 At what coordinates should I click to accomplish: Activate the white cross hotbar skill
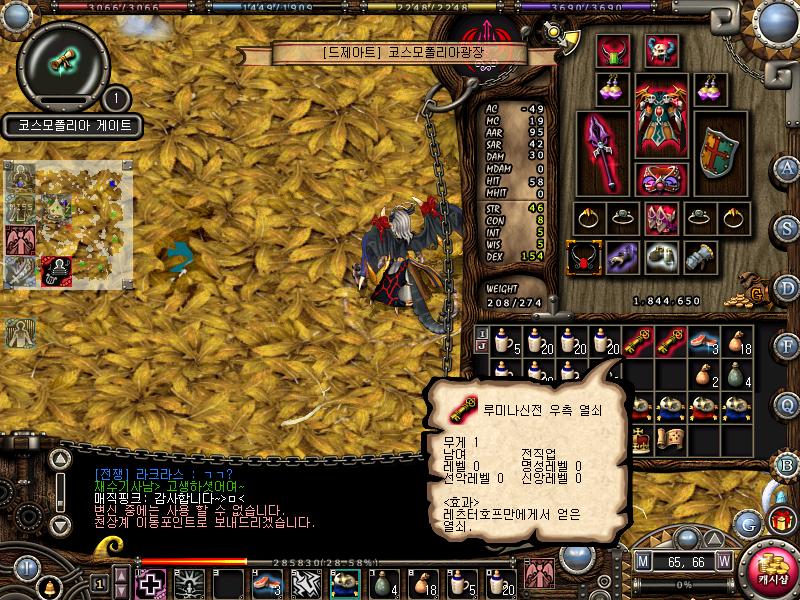pyautogui.click(x=151, y=583)
